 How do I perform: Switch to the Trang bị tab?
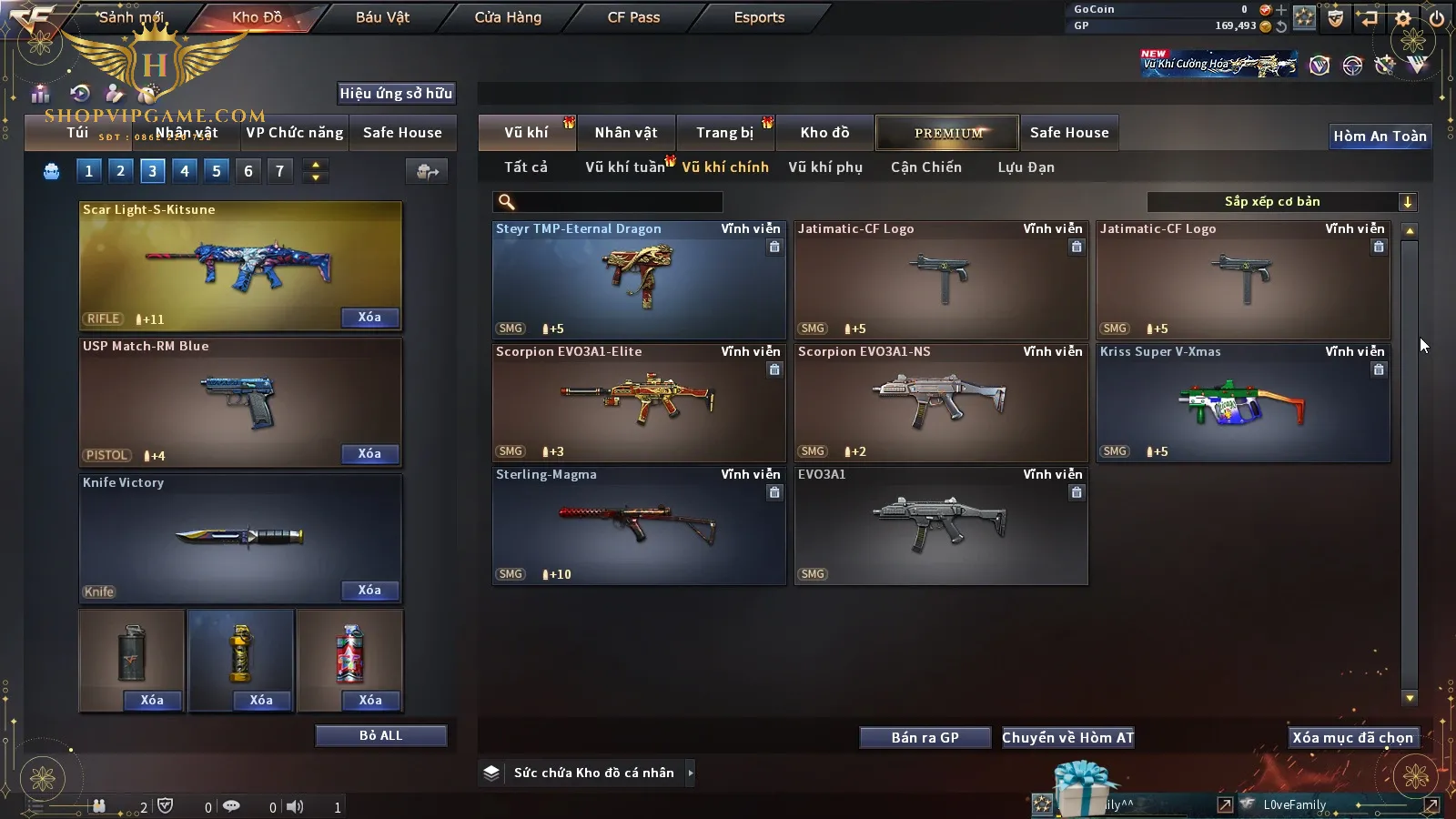click(x=724, y=133)
